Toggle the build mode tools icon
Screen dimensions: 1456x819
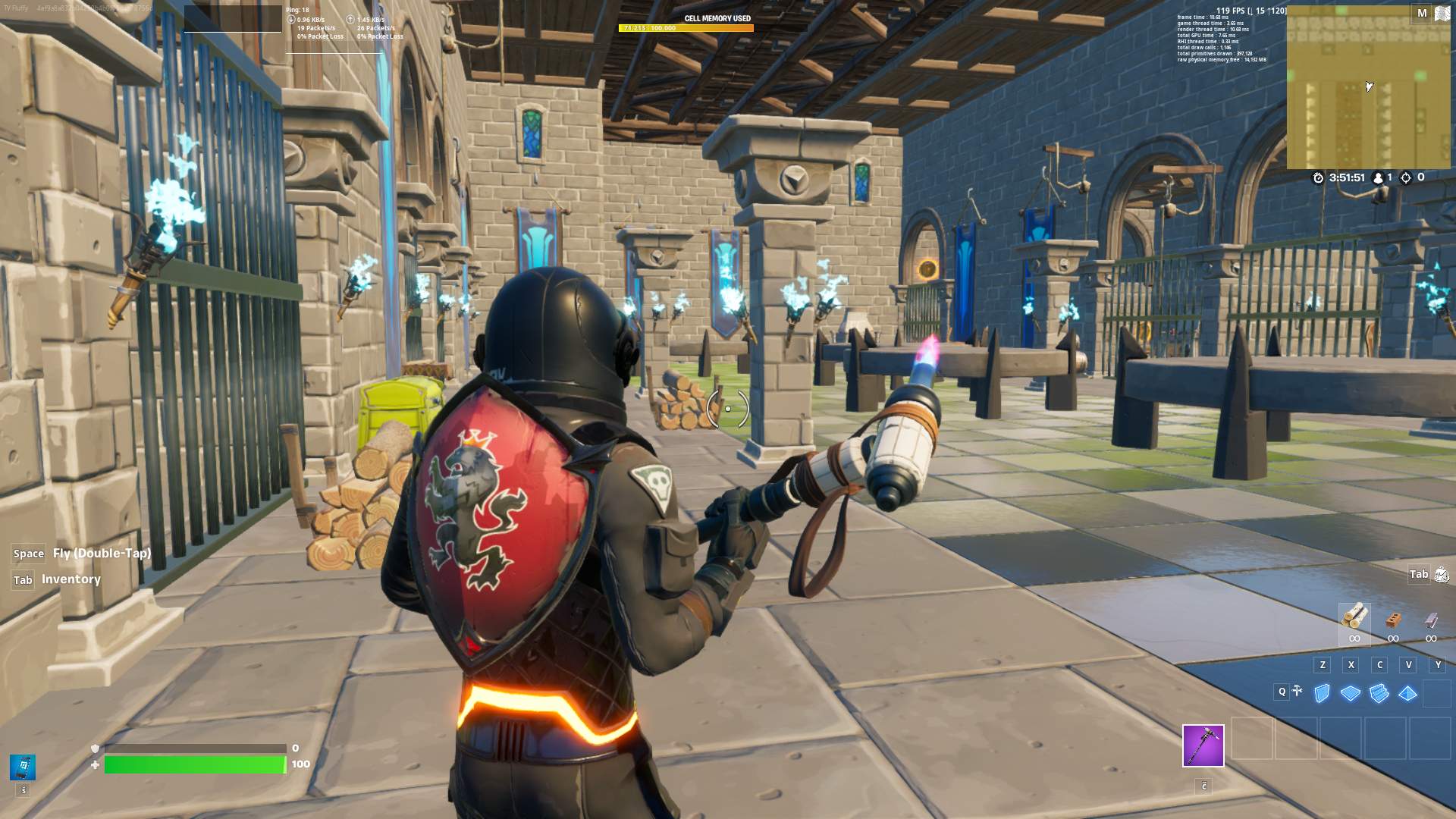pos(1298,691)
